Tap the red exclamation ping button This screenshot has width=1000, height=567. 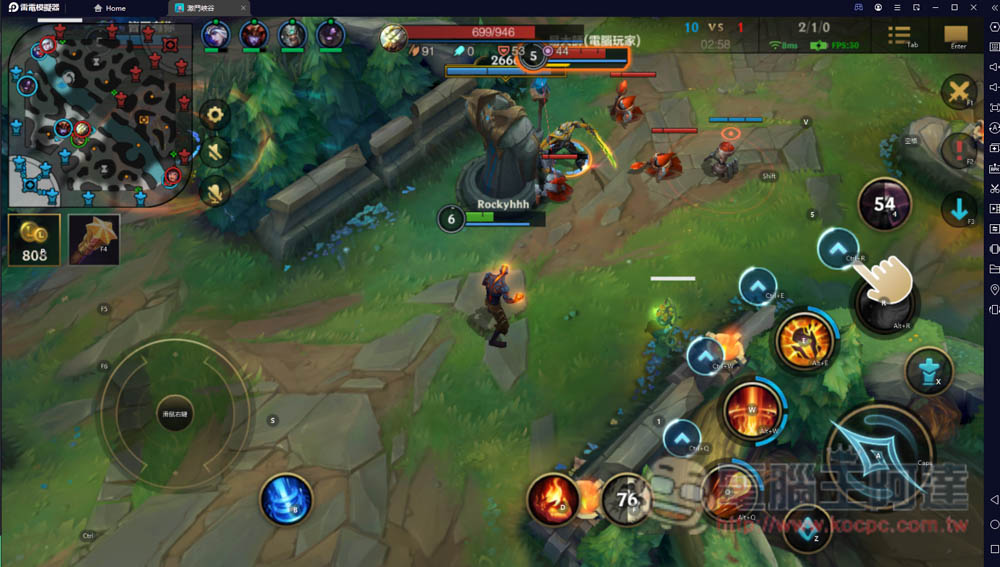(x=957, y=149)
